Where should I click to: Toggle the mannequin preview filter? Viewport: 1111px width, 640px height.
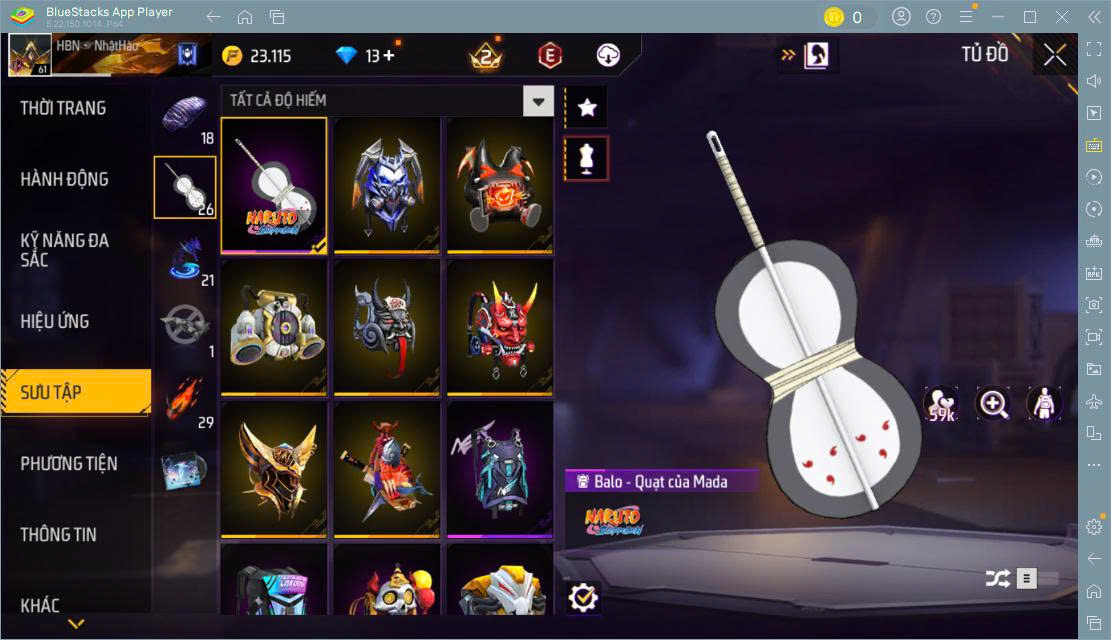(587, 159)
